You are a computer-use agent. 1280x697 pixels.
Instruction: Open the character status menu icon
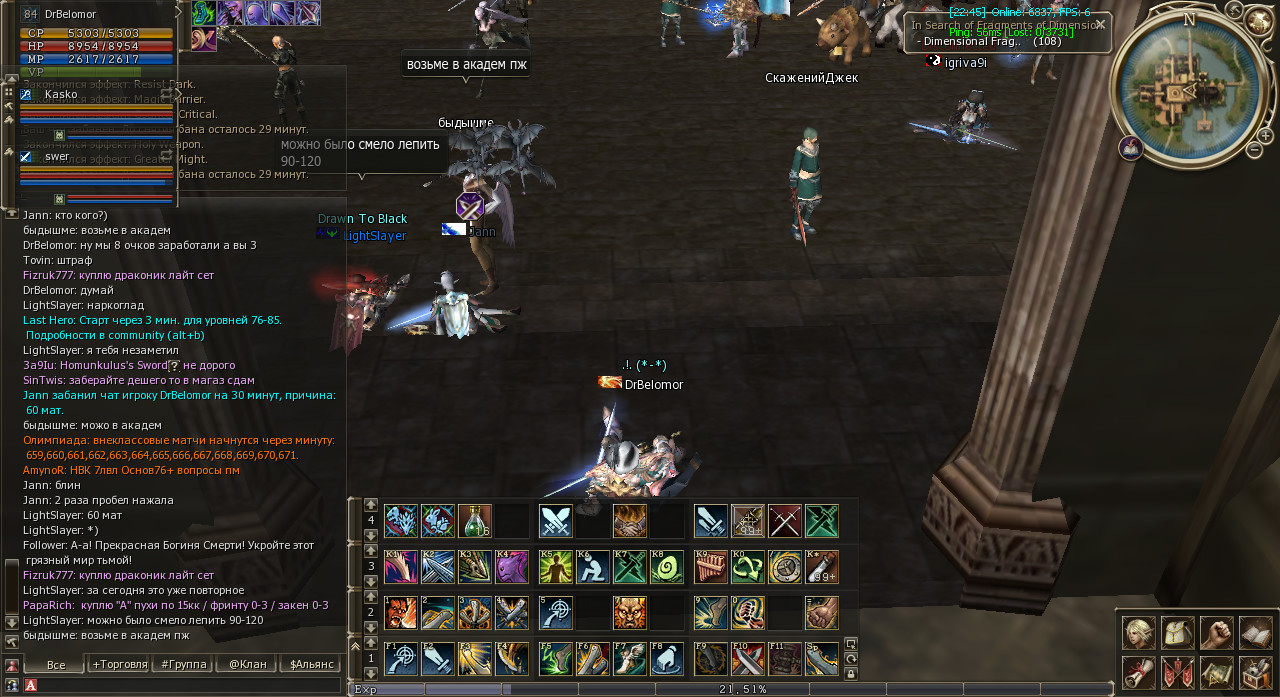(x=1139, y=633)
